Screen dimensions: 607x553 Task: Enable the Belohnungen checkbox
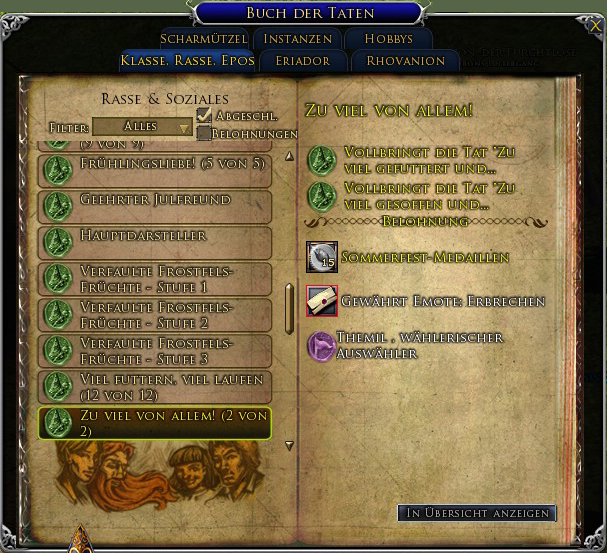[204, 133]
